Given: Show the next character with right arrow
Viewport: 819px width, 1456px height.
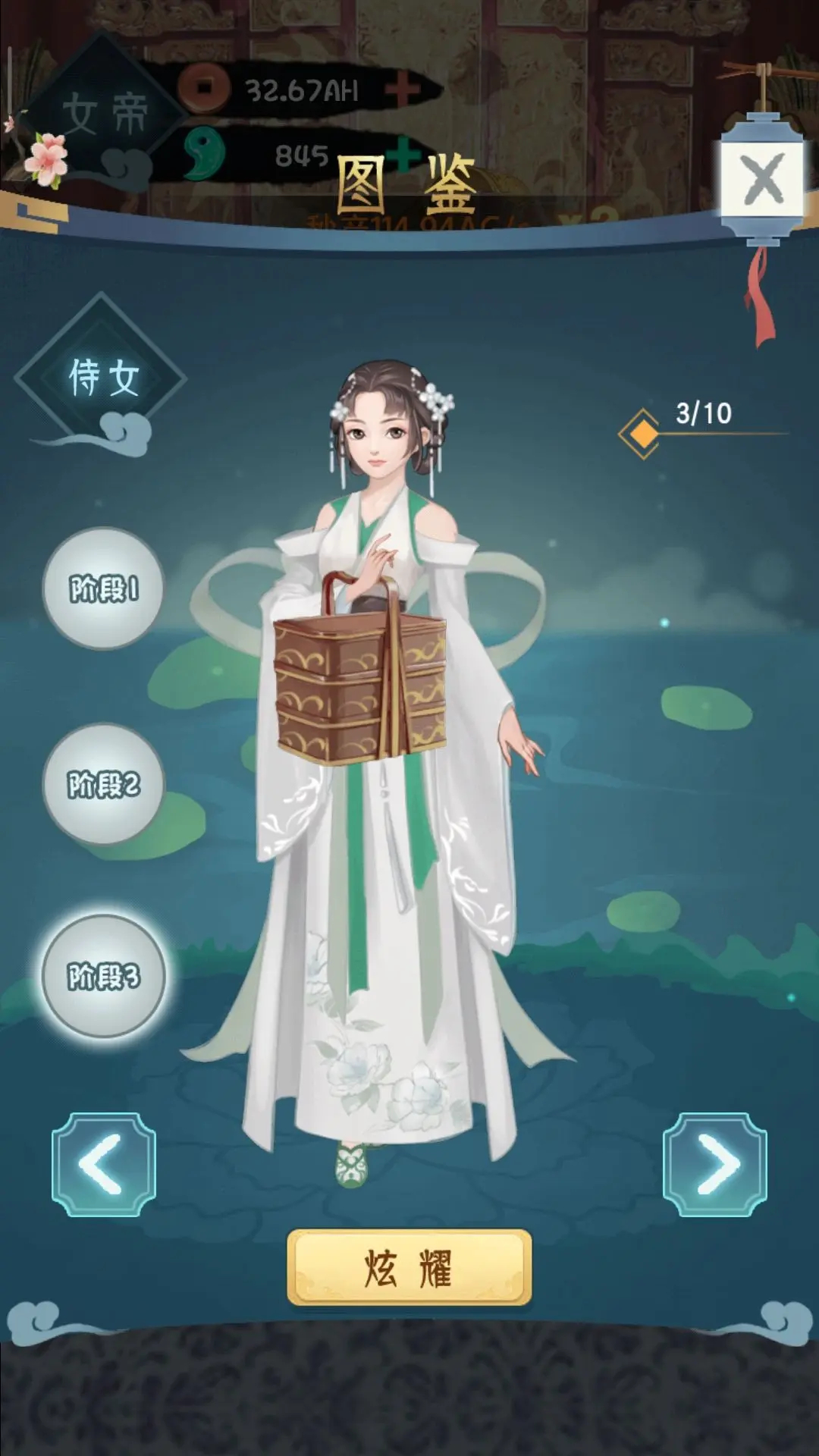Looking at the screenshot, I should click(714, 1164).
